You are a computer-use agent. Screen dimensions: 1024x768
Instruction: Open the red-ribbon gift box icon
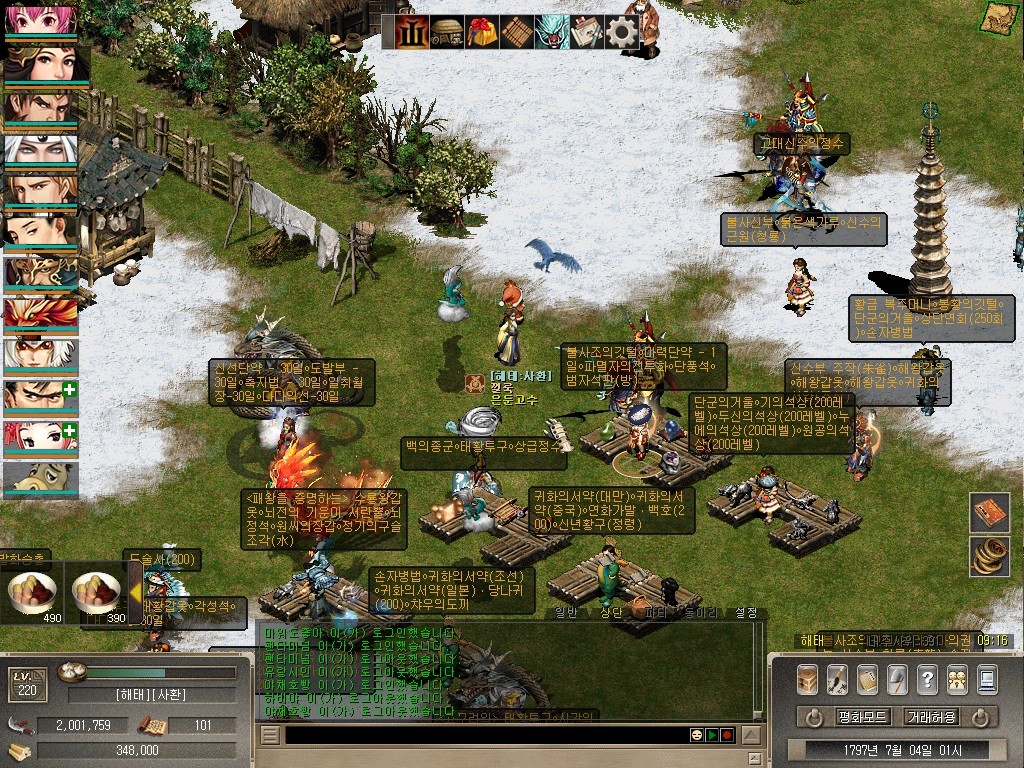click(x=482, y=32)
